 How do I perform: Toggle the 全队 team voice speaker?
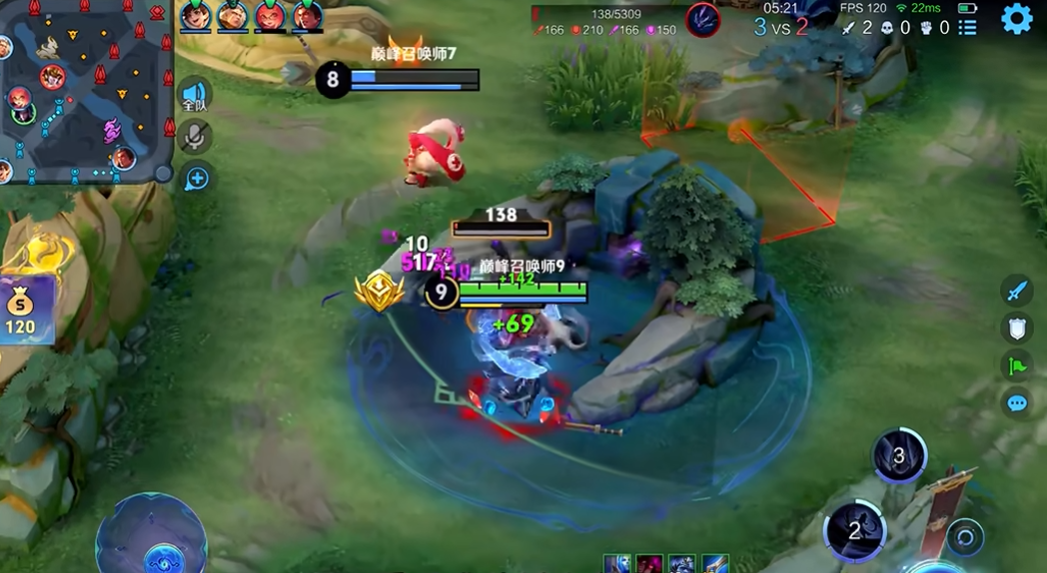pyautogui.click(x=196, y=96)
